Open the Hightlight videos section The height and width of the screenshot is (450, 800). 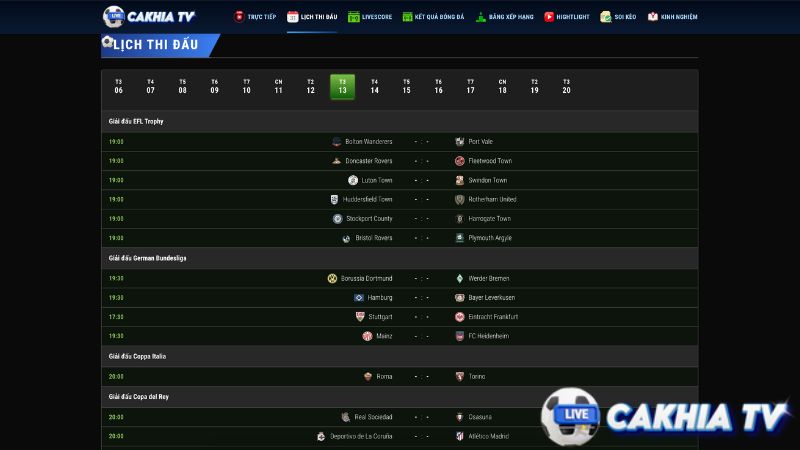[x=567, y=17]
